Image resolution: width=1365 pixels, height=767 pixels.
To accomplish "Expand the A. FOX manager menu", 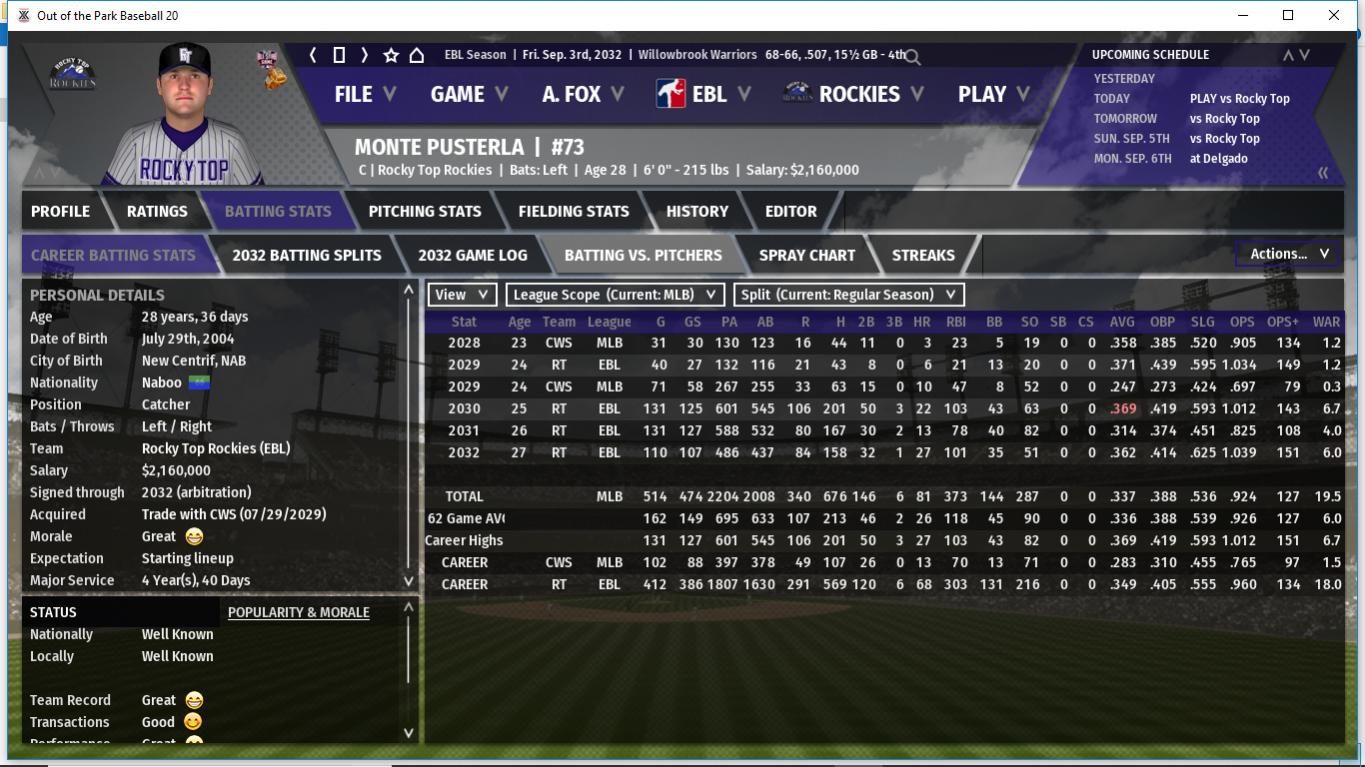I will pyautogui.click(x=582, y=94).
